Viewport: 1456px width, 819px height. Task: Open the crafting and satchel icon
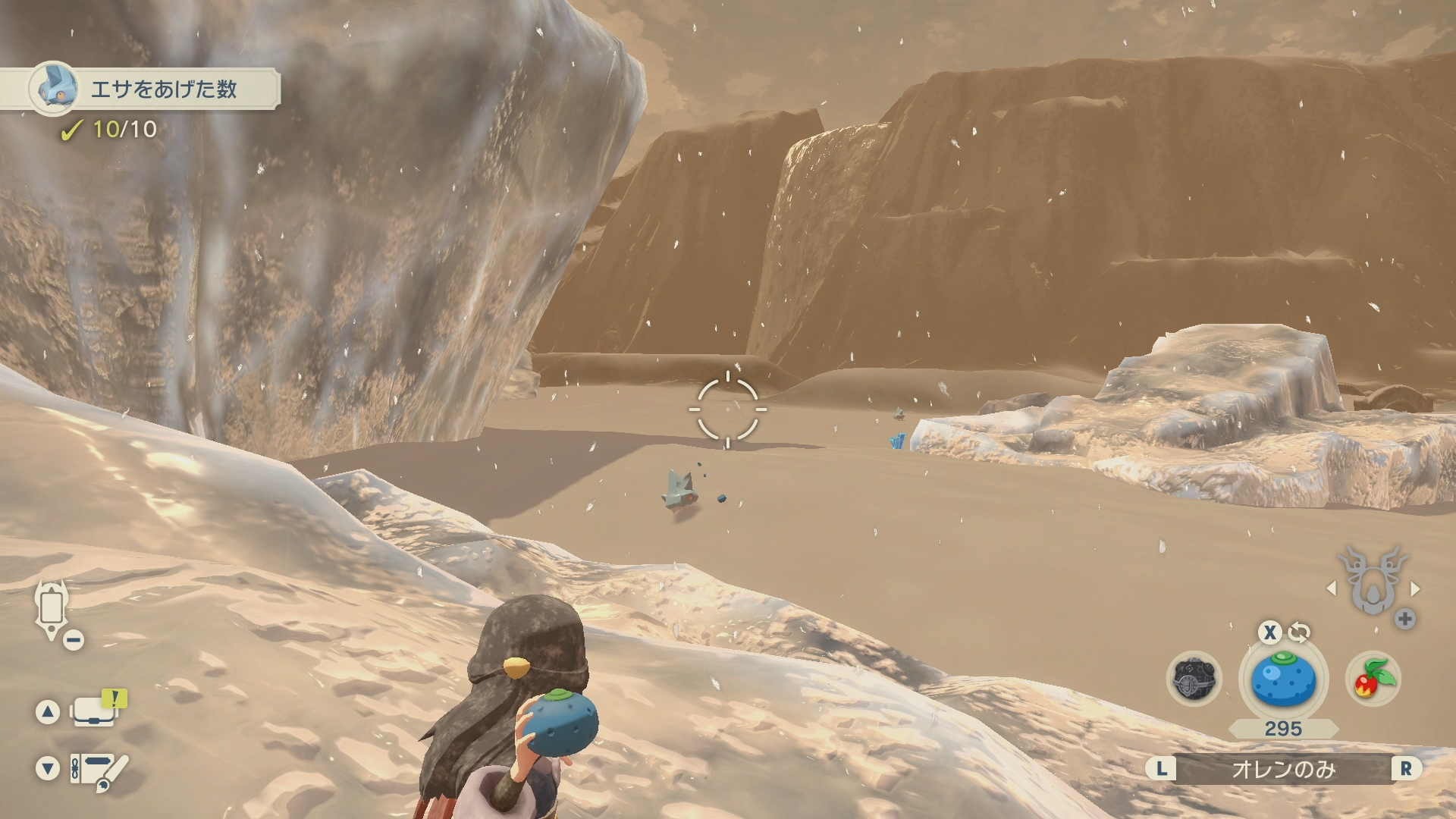click(97, 769)
